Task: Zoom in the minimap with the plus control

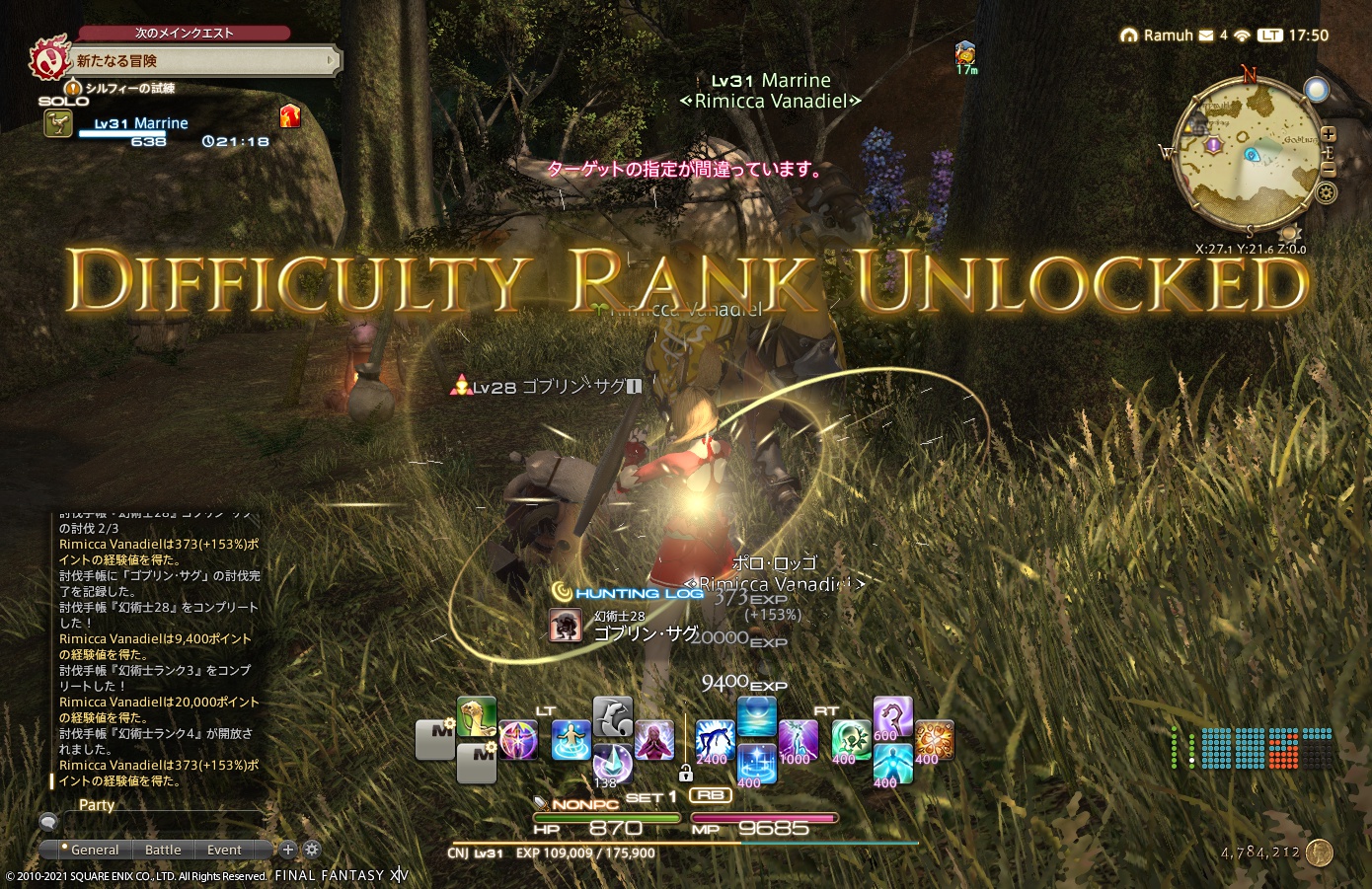Action: click(1329, 134)
